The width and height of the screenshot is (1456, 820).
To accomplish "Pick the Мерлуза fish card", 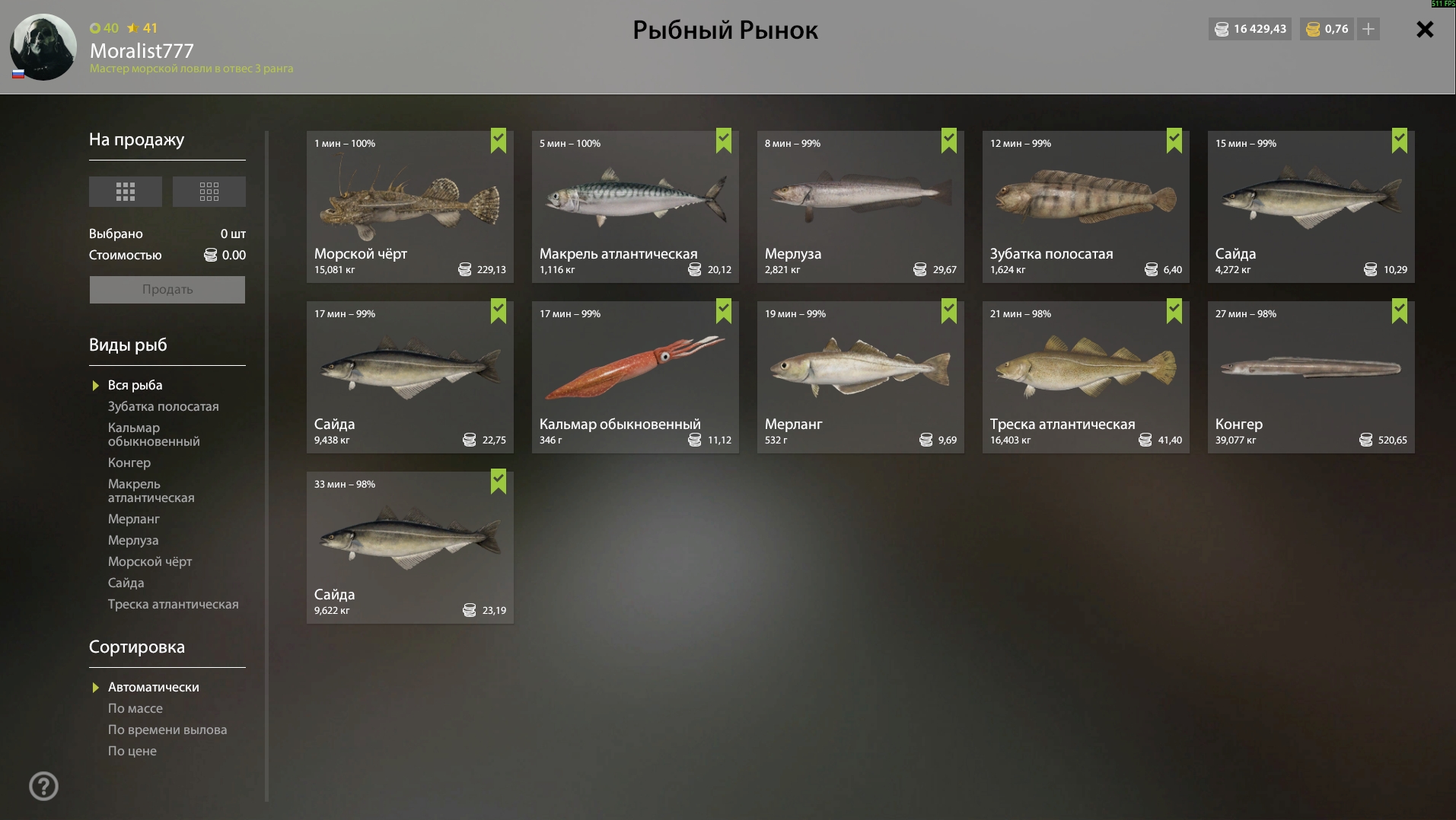I will (860, 206).
